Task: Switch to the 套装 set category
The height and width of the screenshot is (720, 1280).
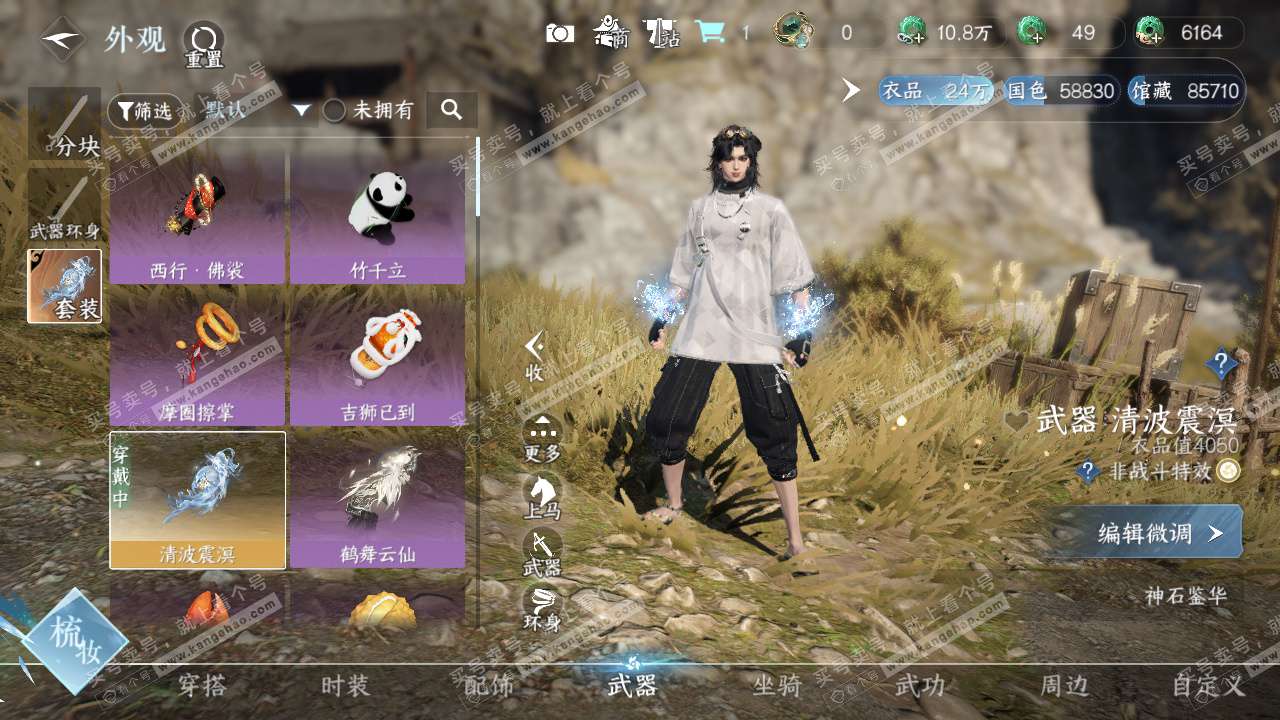Action: 64,286
